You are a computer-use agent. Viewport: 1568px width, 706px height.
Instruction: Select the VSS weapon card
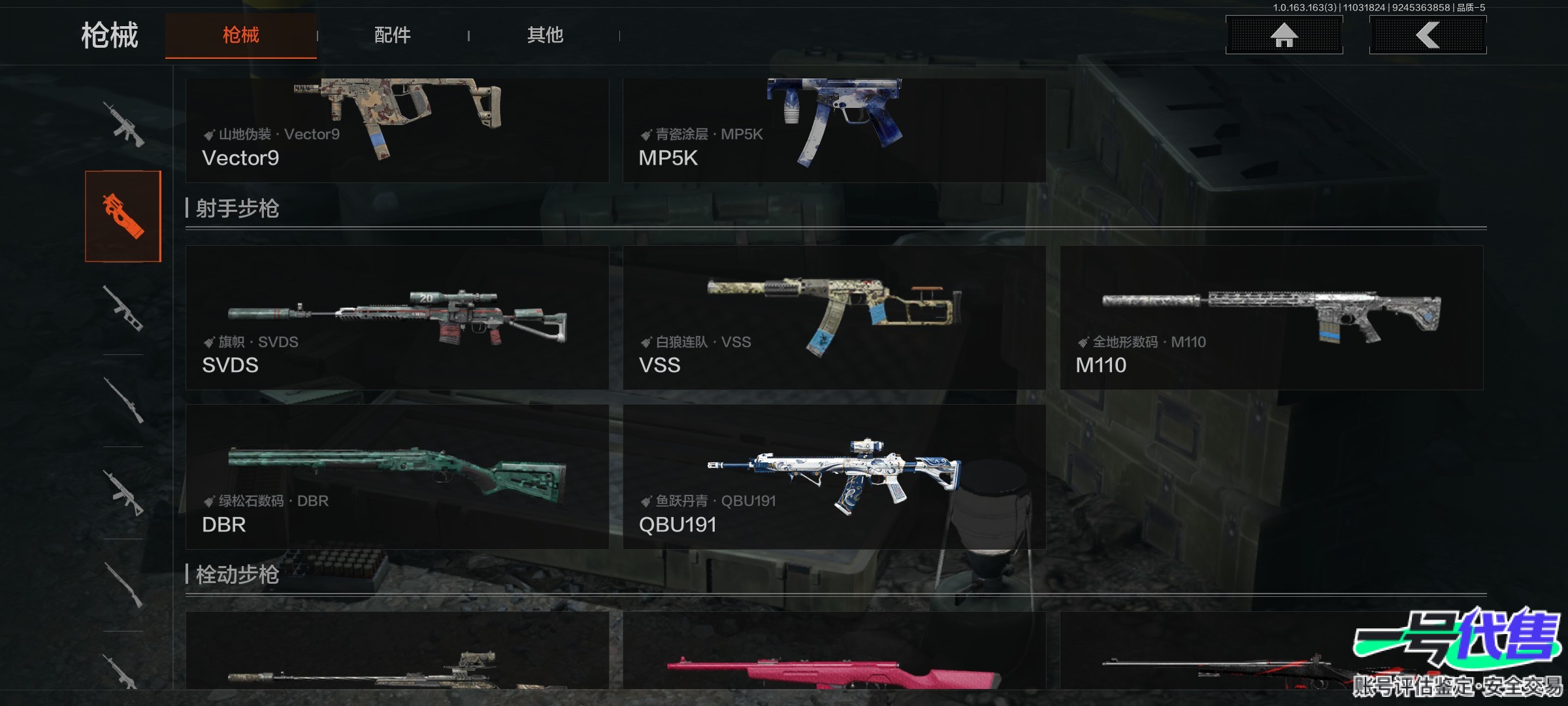834,318
